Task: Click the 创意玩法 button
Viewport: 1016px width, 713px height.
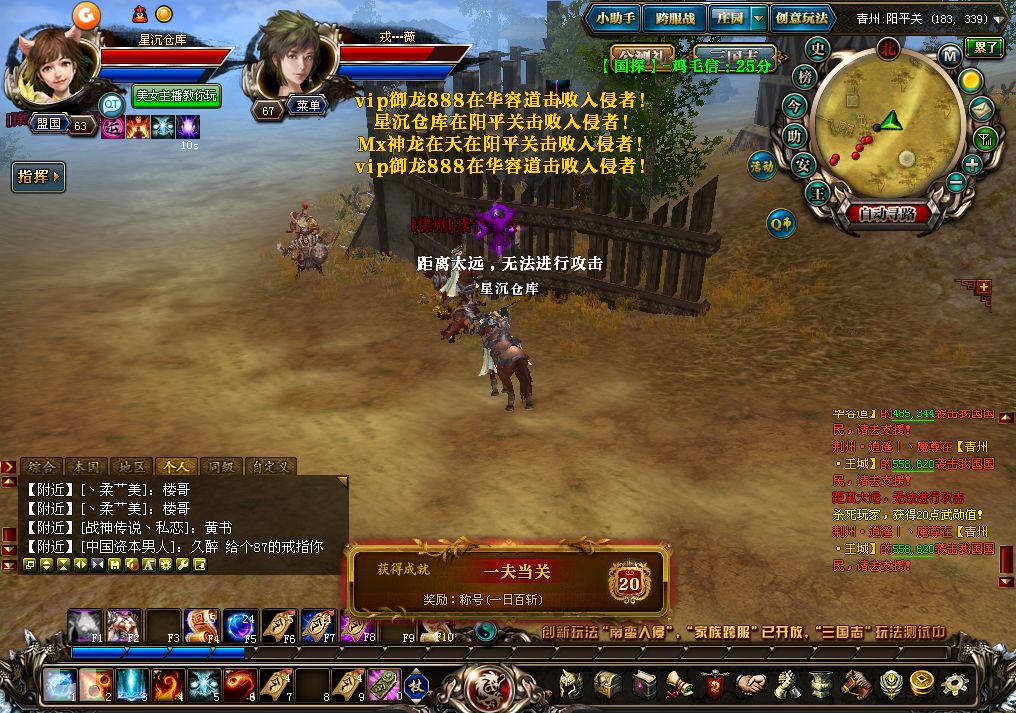Action: click(x=801, y=17)
